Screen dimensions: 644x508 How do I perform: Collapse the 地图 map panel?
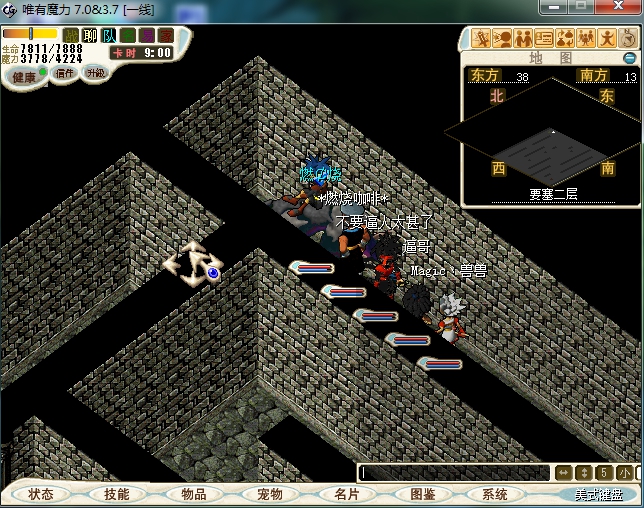tap(630, 58)
